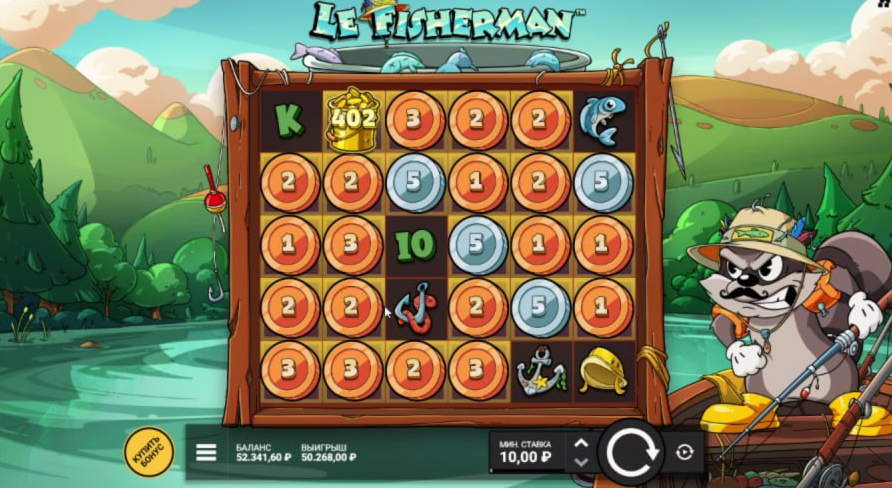The image size is (892, 488).
Task: Open the hamburger menu
Action: point(206,452)
